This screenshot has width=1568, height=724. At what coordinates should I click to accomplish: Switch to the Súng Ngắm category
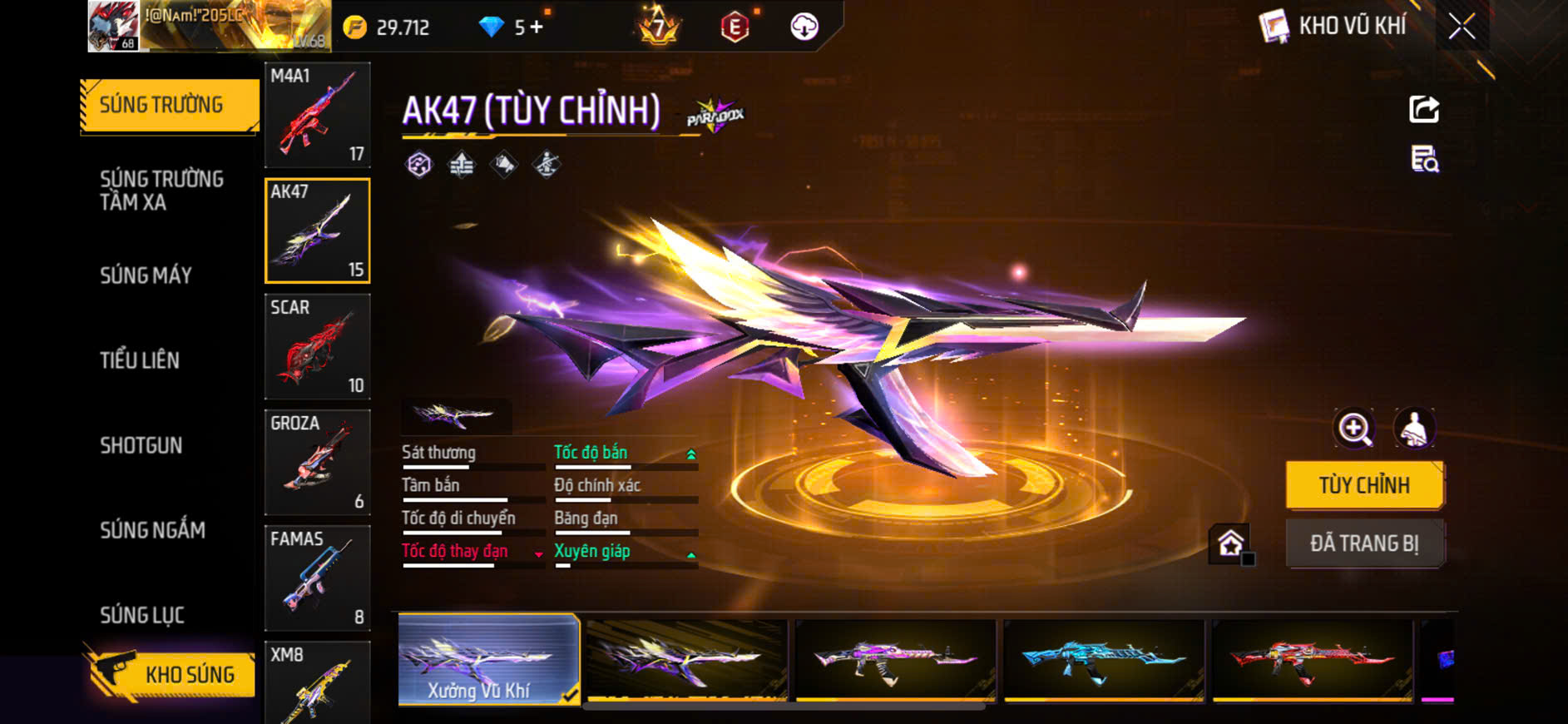point(152,530)
